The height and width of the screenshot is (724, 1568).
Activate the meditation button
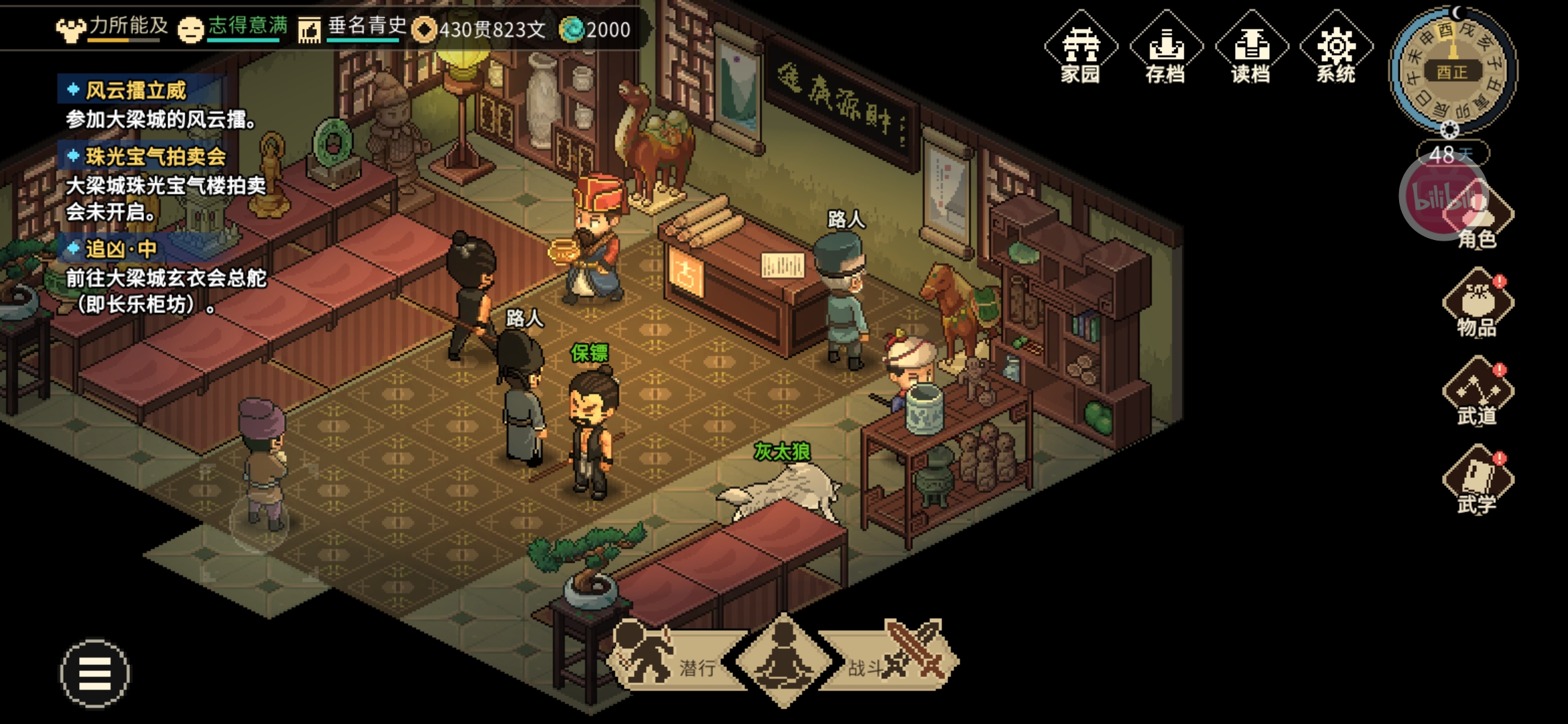click(x=783, y=660)
